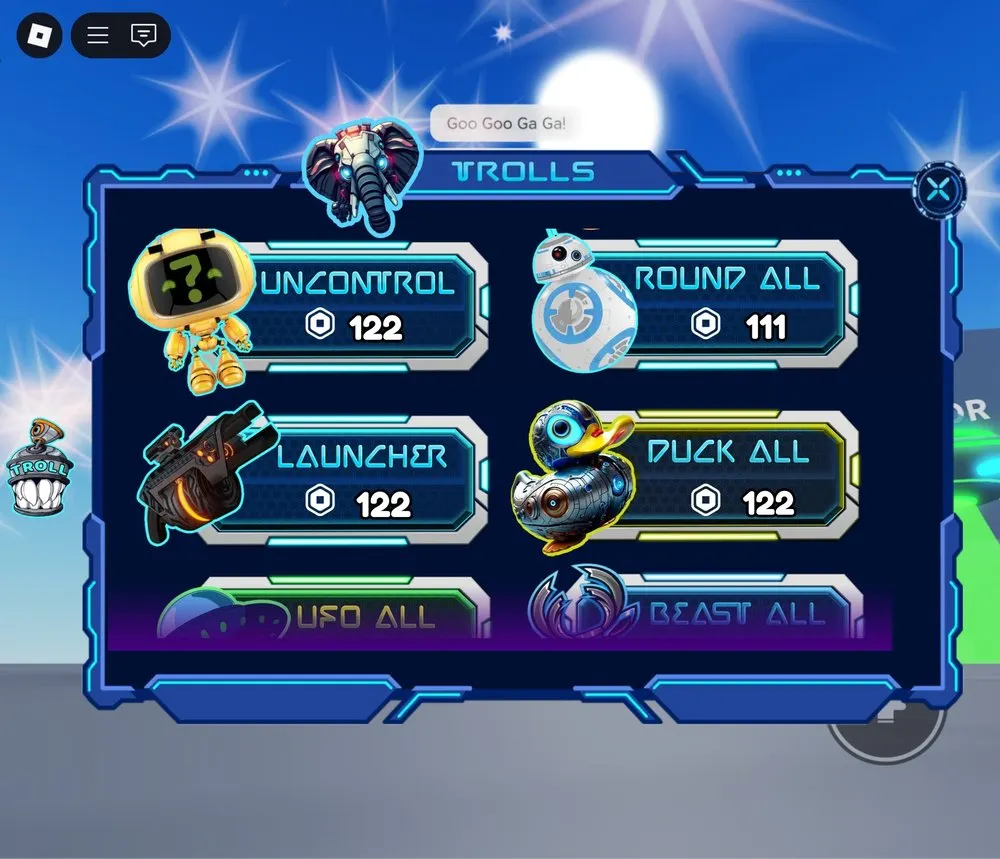
Task: Buy the Uncontrol troll for 122 Robux
Action: pyautogui.click(x=358, y=305)
